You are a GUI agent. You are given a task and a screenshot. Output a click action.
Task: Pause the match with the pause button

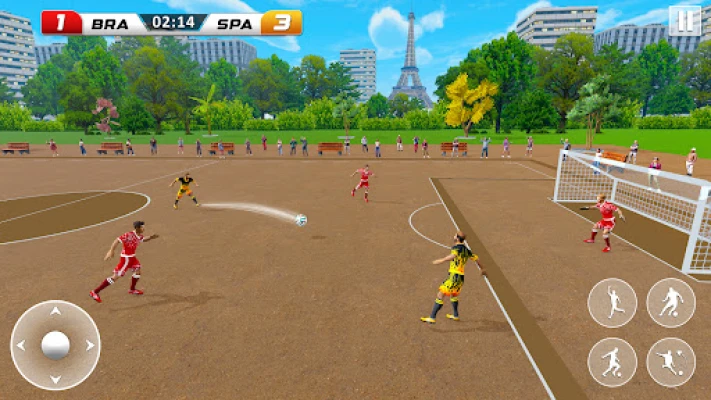(x=684, y=21)
